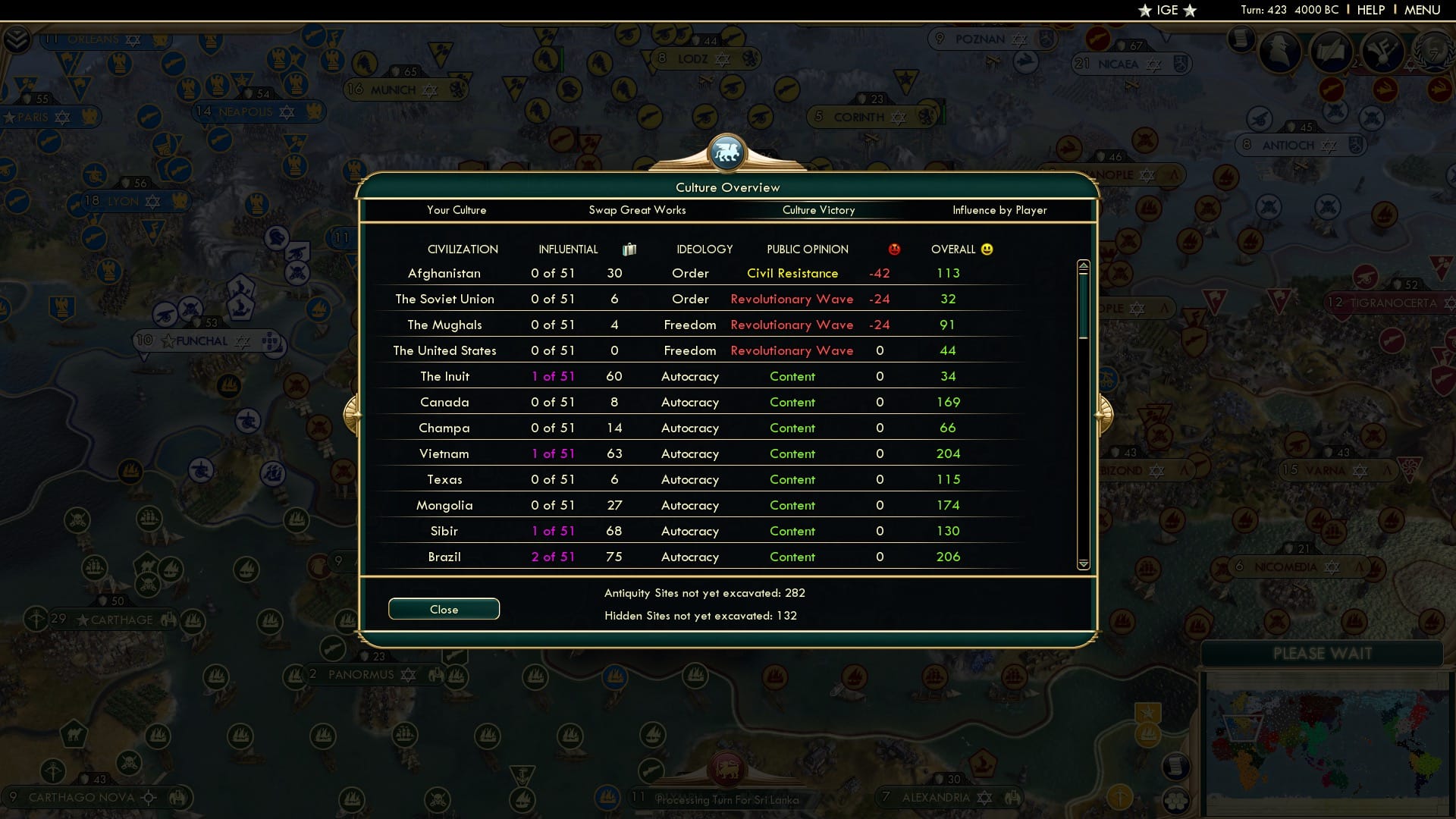The image size is (1456, 819).
Task: Collapse the notification stack via top-left chevrons
Action: point(17,38)
